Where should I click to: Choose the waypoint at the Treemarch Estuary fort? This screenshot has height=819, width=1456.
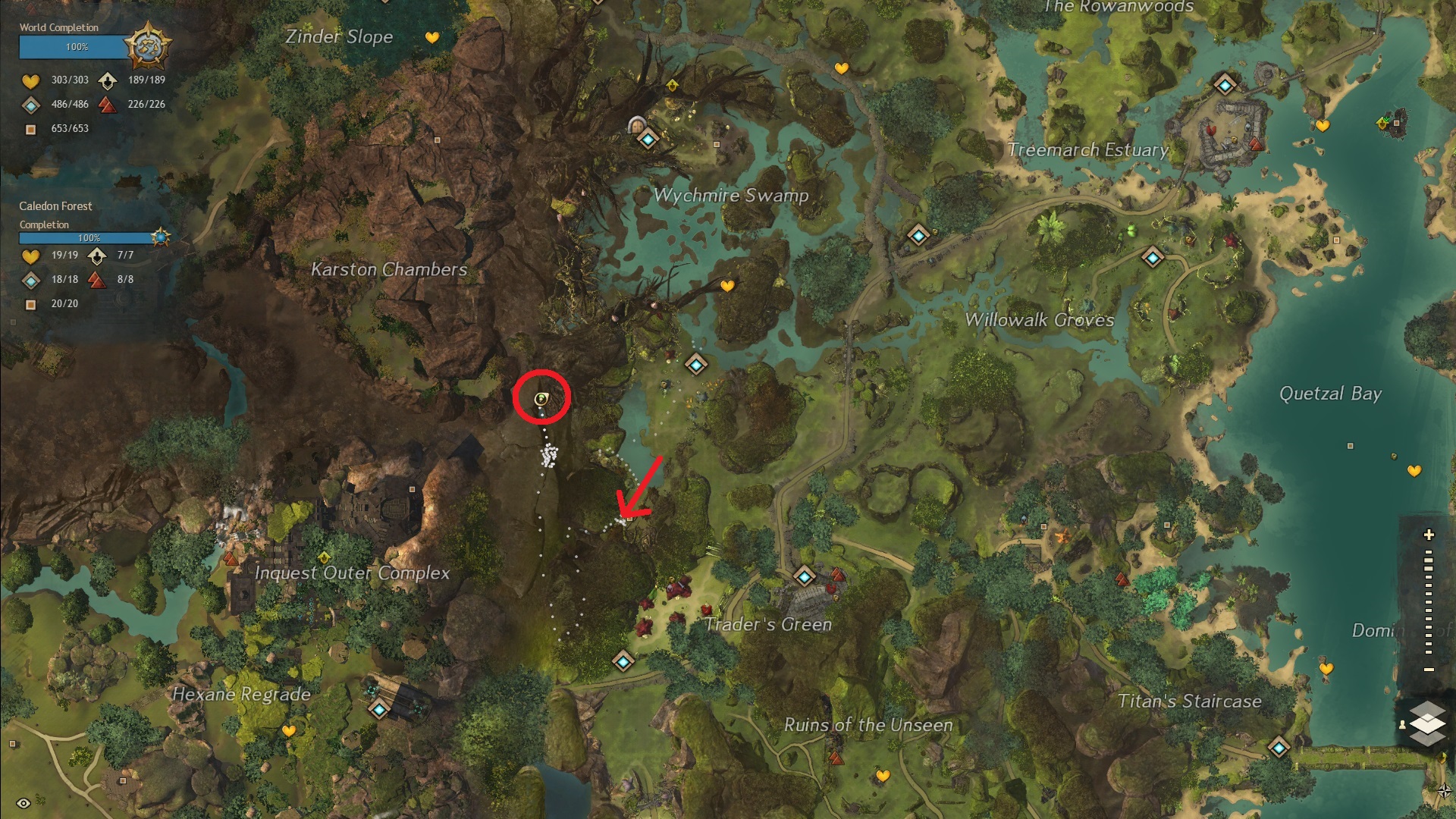click(x=1225, y=84)
